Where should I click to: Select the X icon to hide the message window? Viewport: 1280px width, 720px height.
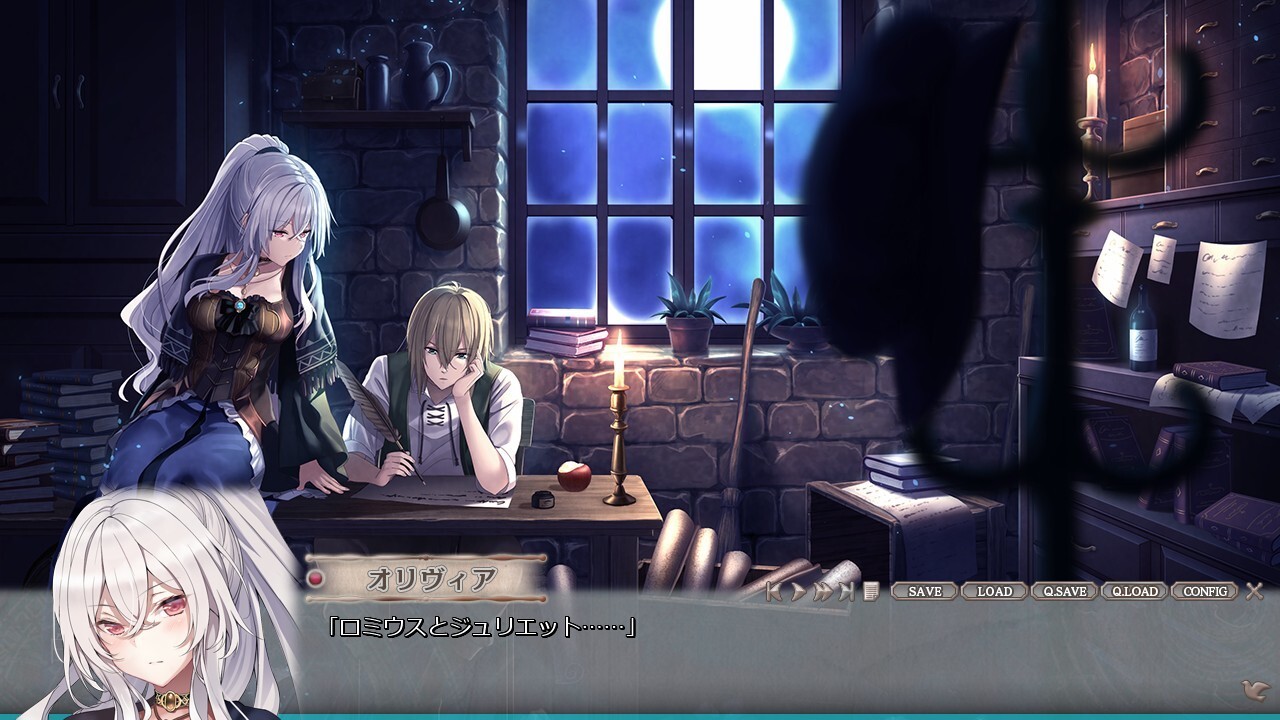(1253, 590)
